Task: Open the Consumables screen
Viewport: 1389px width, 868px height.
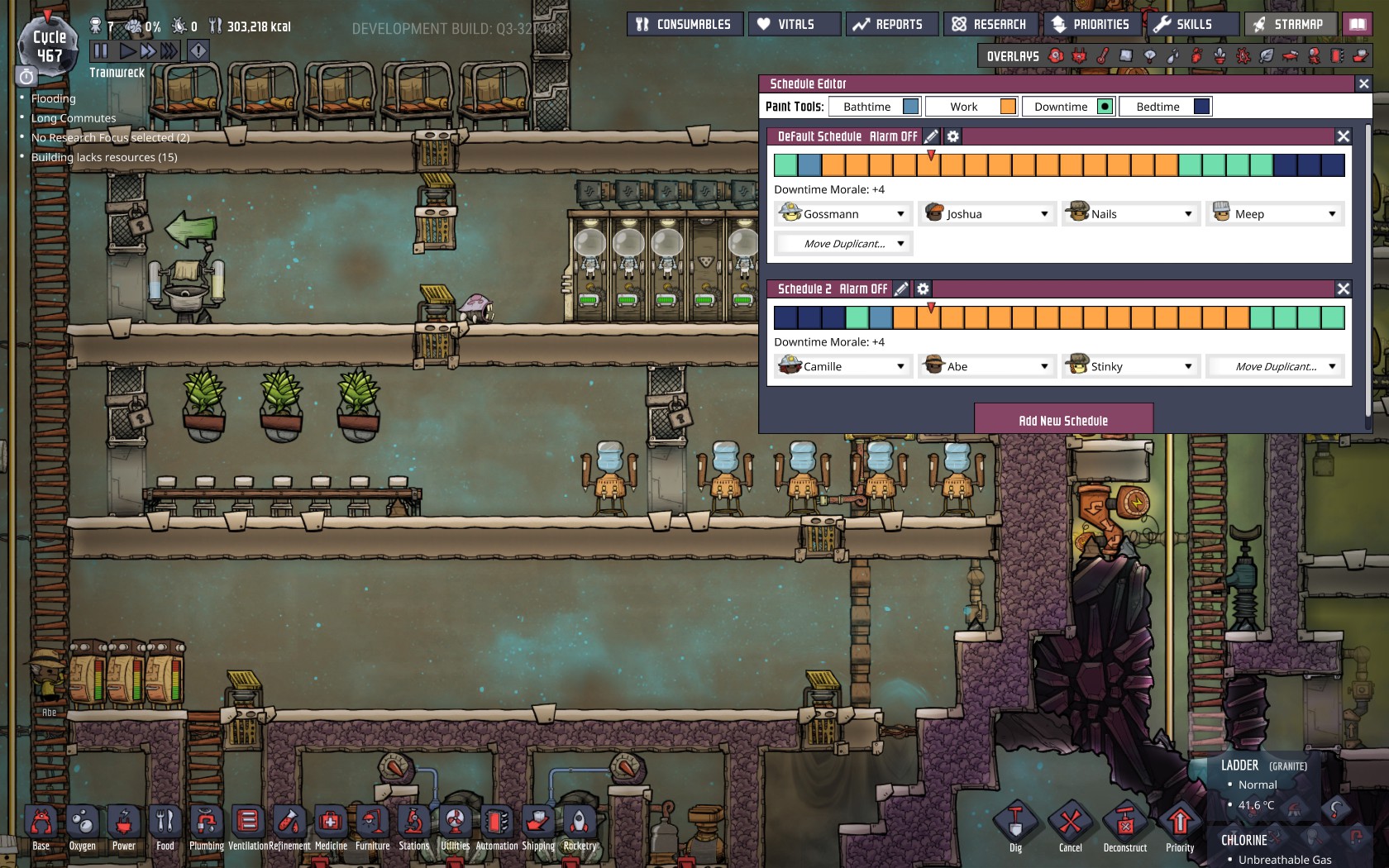Action: 685,24
